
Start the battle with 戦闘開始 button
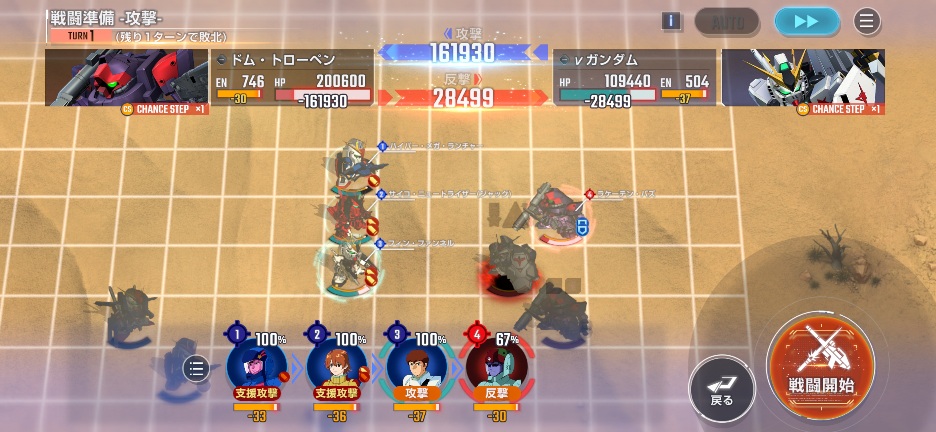tap(820, 362)
